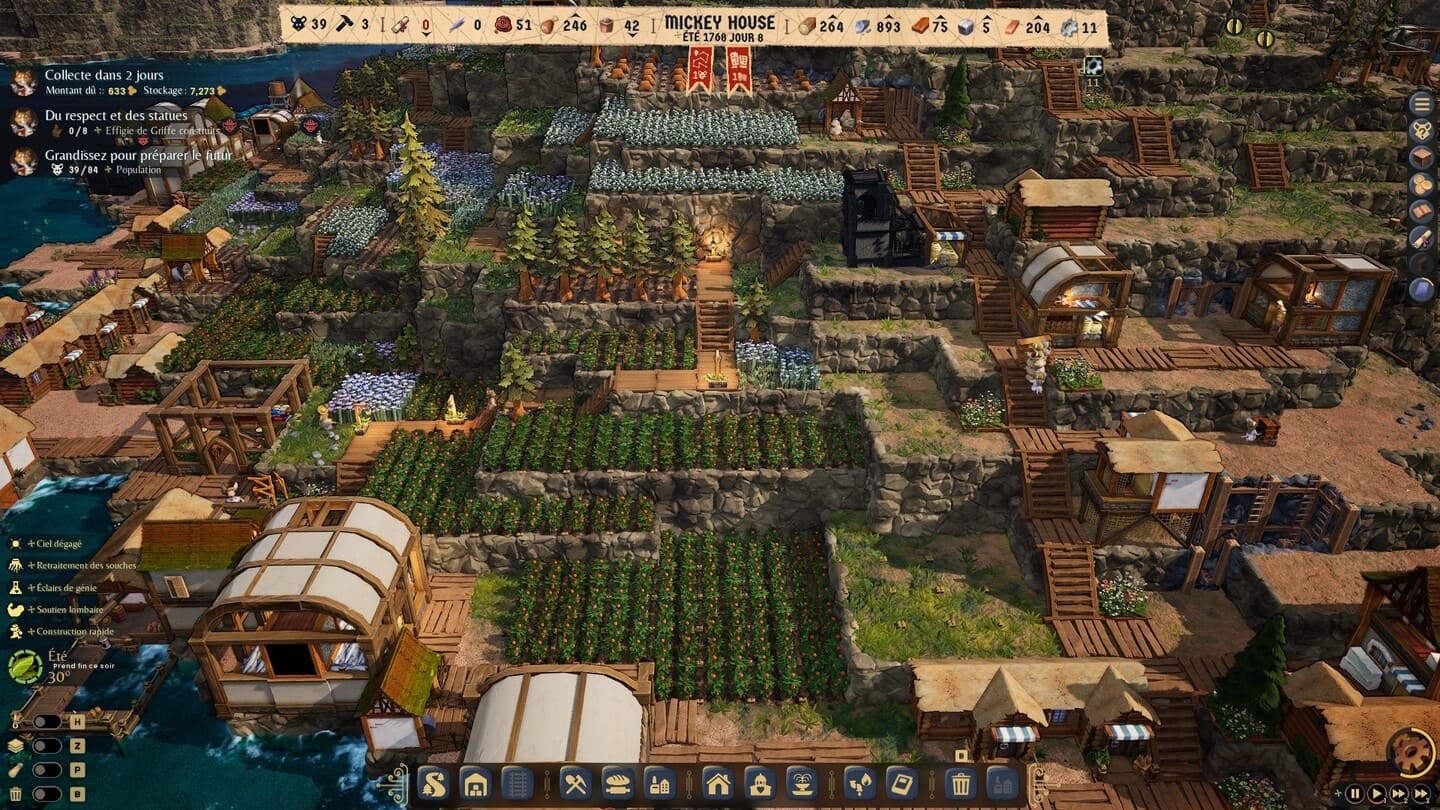Open the coins economy panel in right sidebar

[x=1421, y=184]
